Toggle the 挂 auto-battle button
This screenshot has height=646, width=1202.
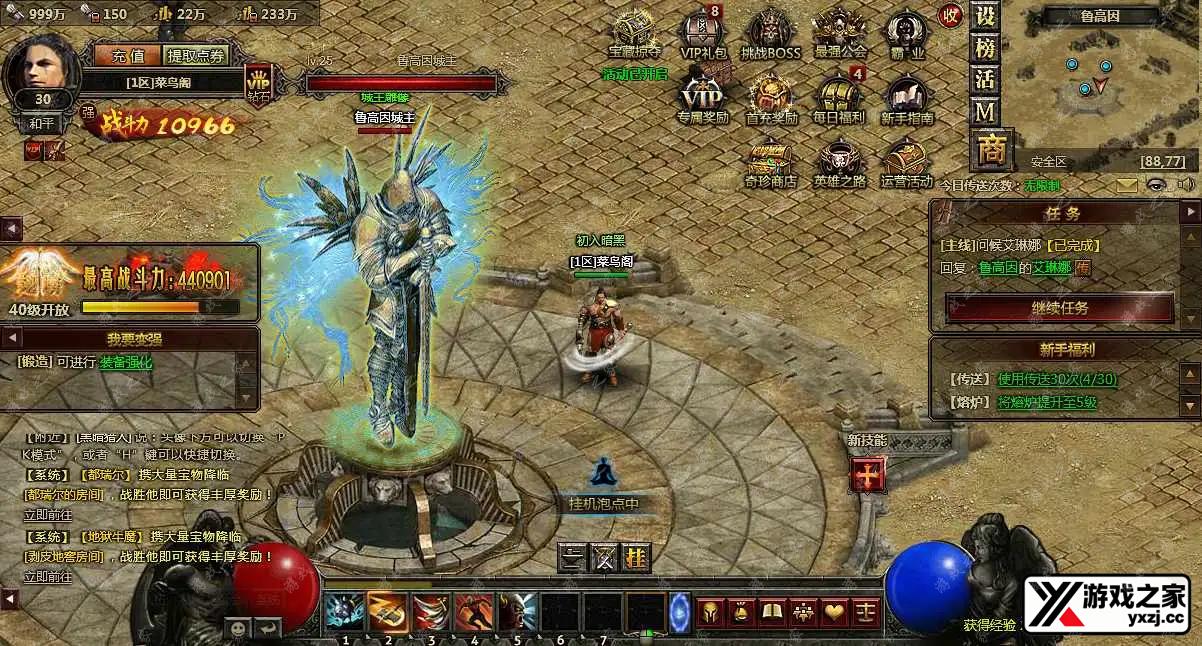click(636, 558)
